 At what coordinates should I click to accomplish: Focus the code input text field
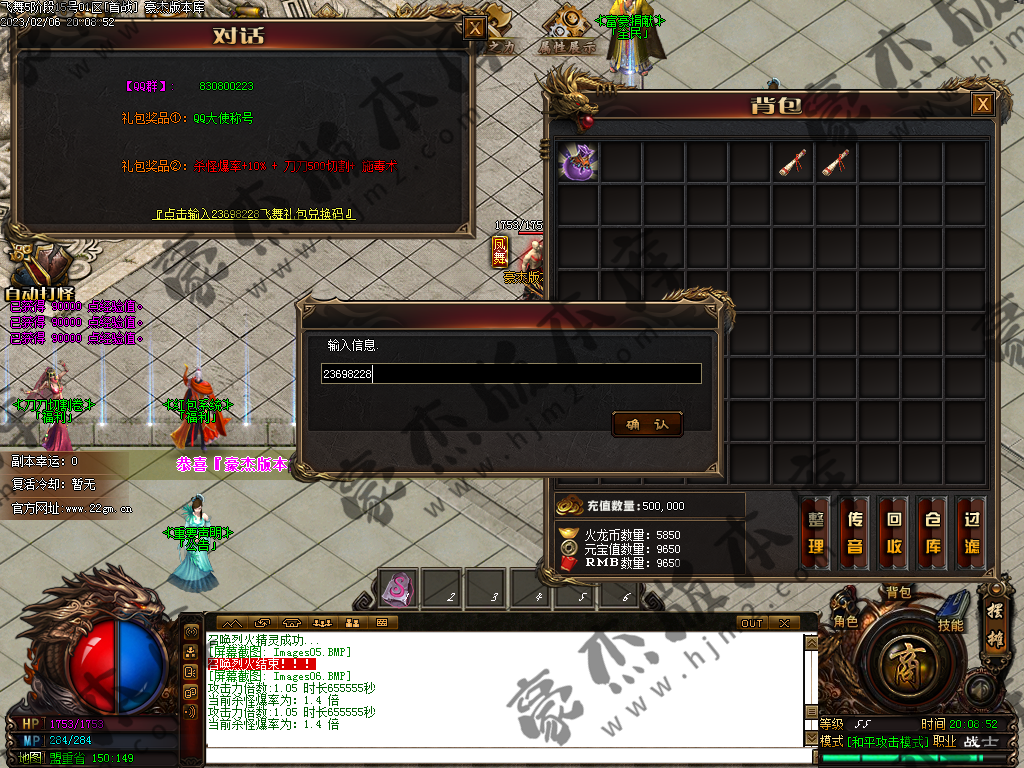510,374
